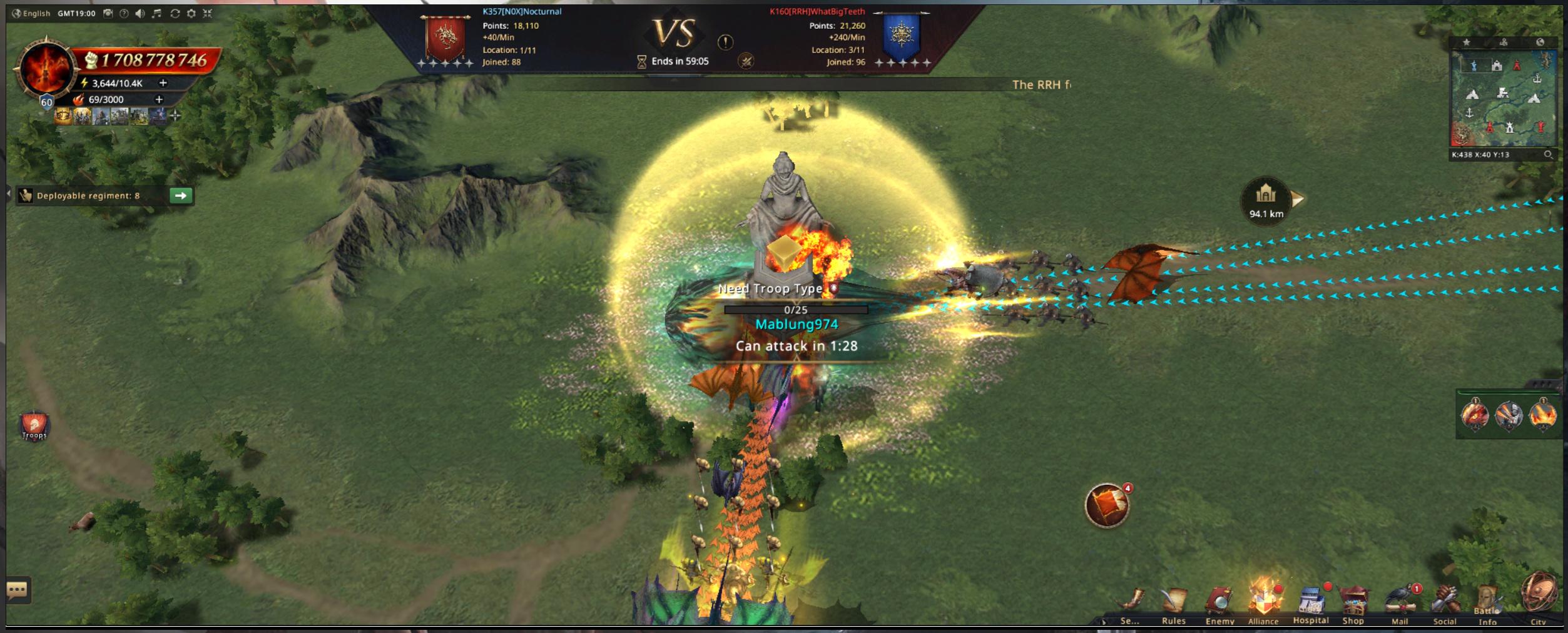Open the Social menu
Viewport: 1568px width, 633px height.
1444,603
